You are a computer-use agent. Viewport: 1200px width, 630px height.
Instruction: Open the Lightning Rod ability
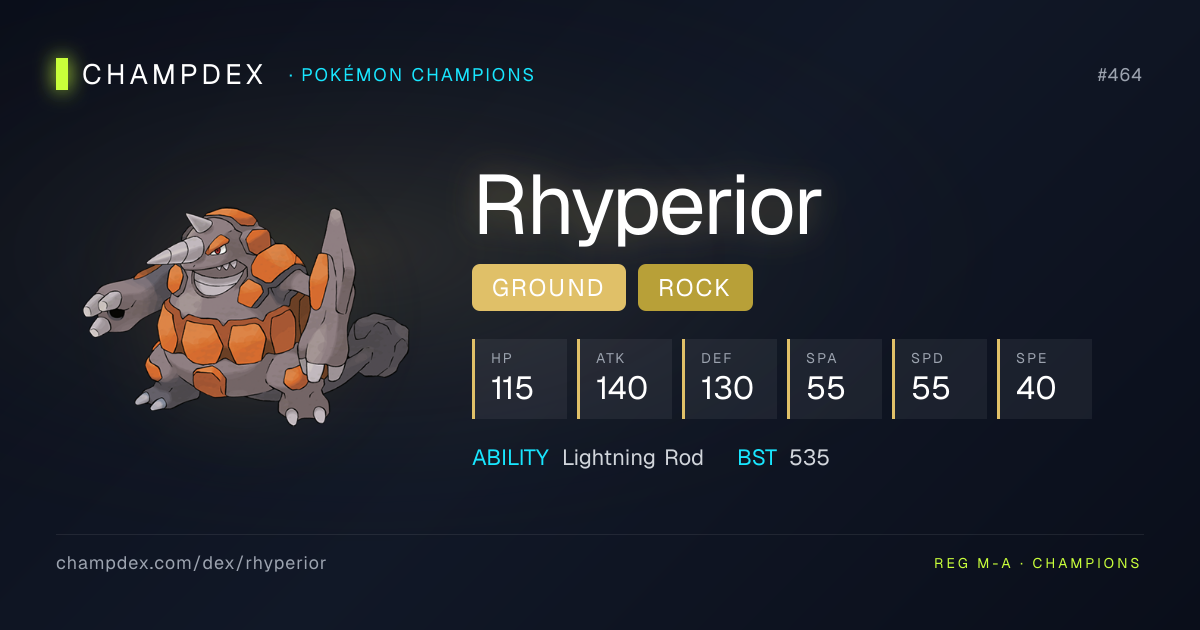pyautogui.click(x=632, y=458)
